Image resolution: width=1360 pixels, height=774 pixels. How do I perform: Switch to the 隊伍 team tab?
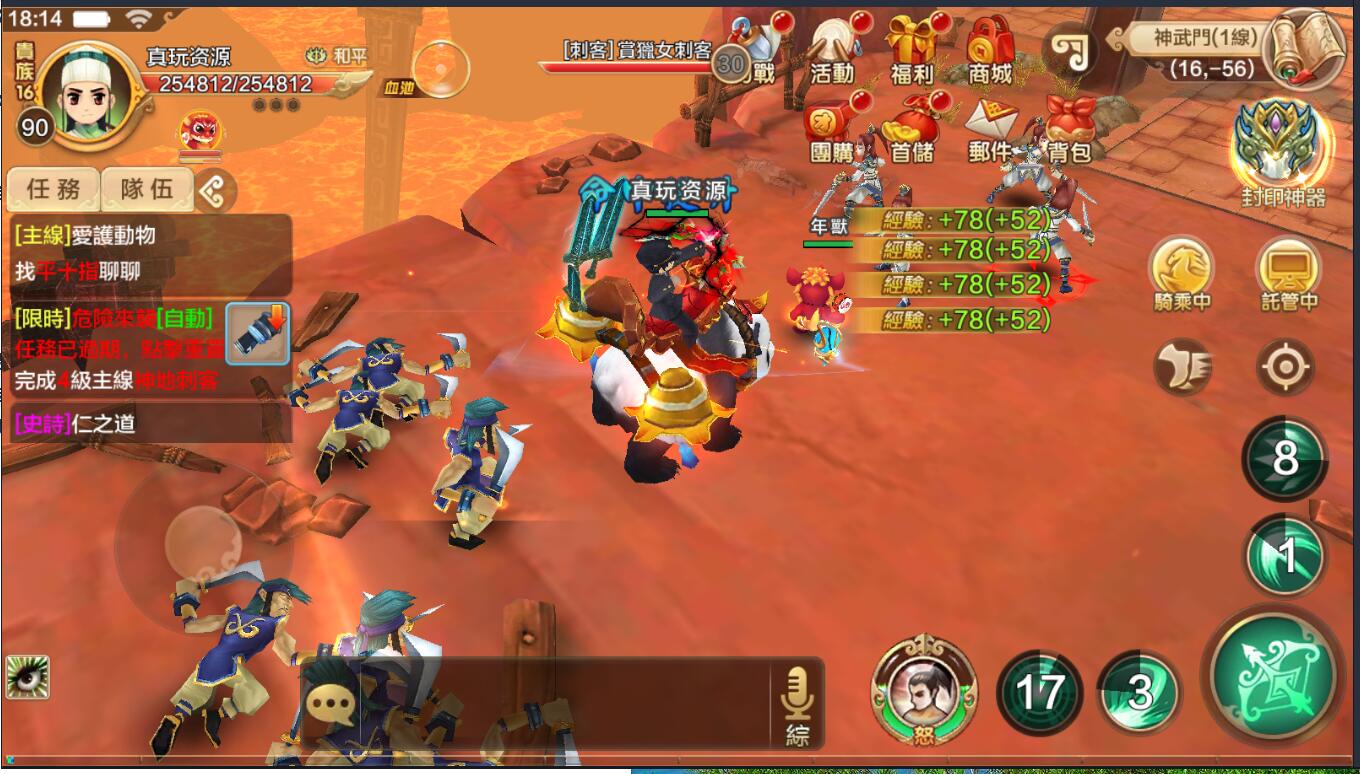pos(147,188)
